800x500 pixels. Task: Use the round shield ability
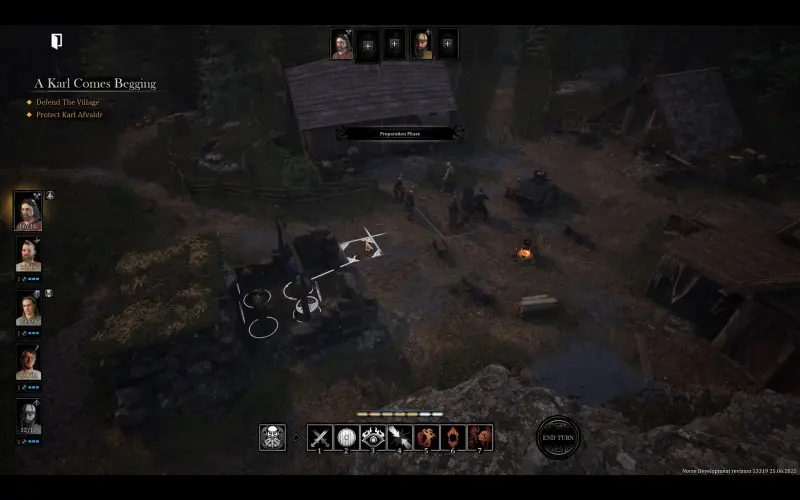(347, 437)
